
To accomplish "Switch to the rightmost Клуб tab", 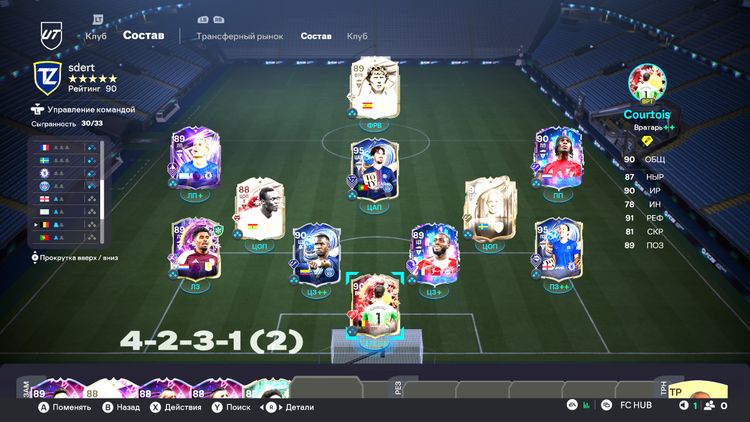I will (357, 36).
